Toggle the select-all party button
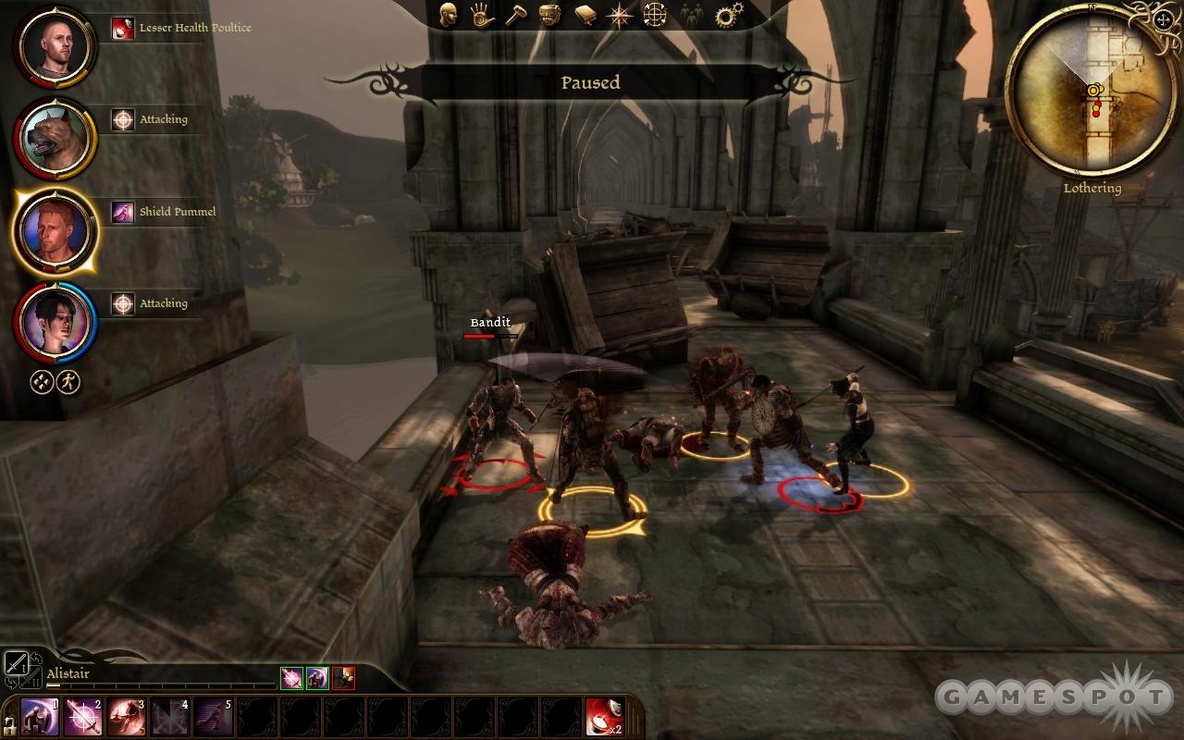Screen dimensions: 1184x740 (x=41, y=382)
